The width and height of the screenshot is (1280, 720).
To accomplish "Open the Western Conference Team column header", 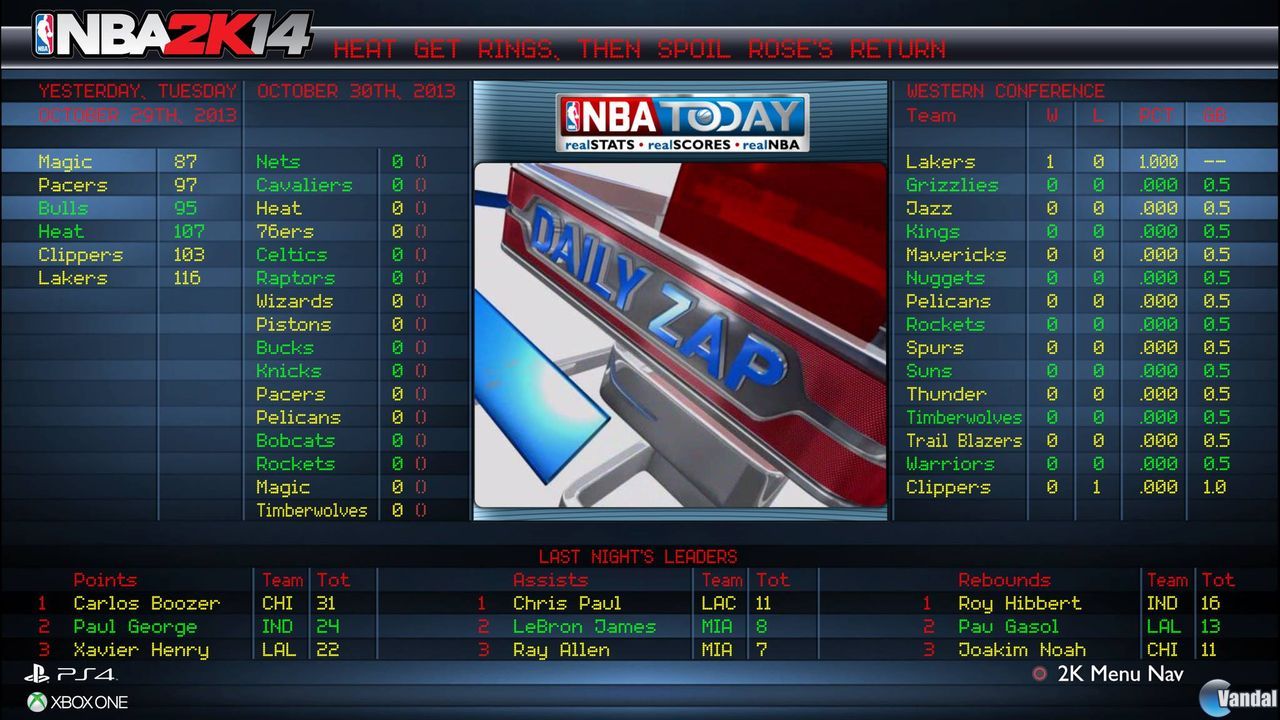I will 931,115.
